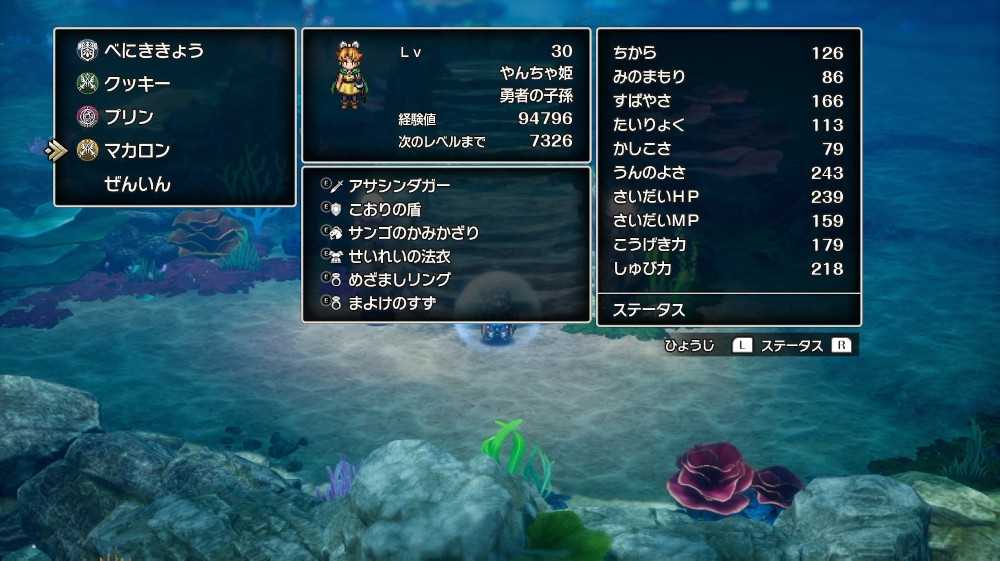The image size is (1000, 561).
Task: Select party member べにききょう
Action: click(x=153, y=50)
